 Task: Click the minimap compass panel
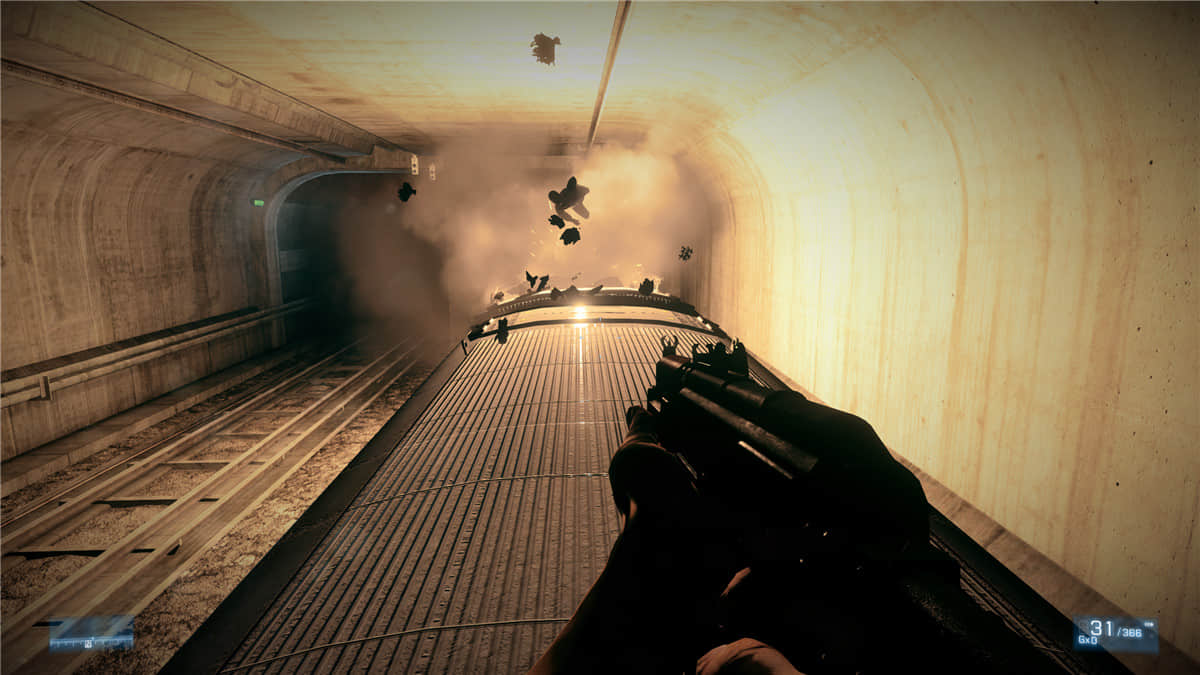[91, 633]
